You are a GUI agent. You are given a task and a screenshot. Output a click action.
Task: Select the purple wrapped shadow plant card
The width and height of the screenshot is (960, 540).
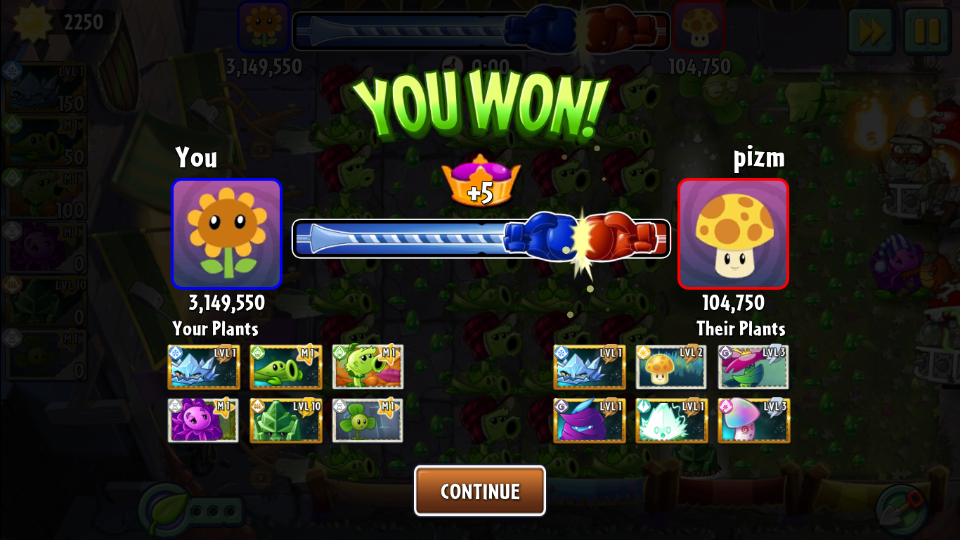coord(590,421)
